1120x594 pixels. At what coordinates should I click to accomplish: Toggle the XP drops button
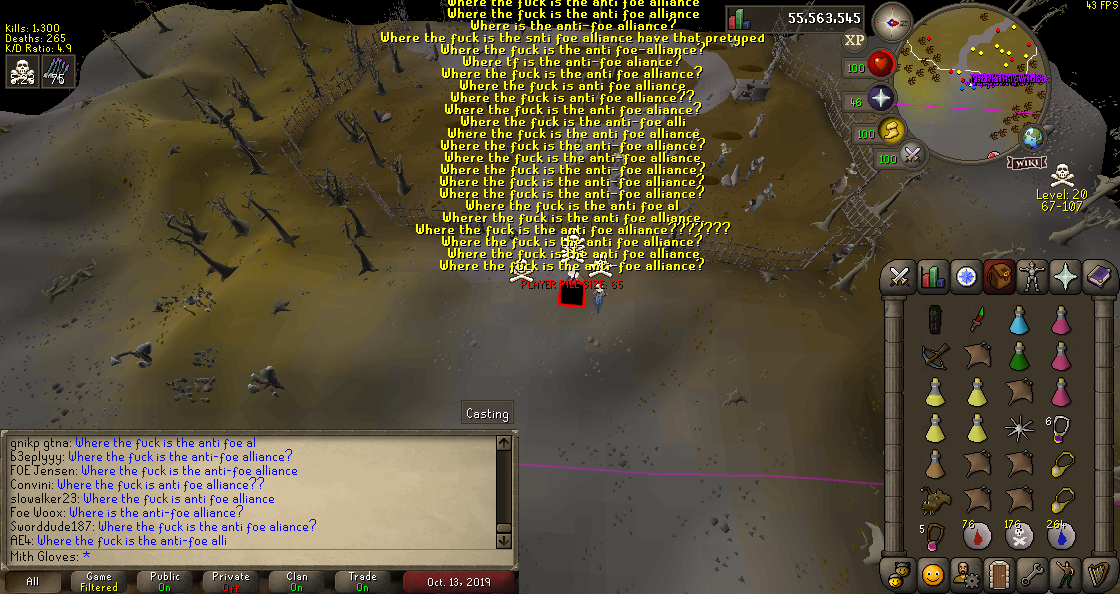click(x=854, y=40)
